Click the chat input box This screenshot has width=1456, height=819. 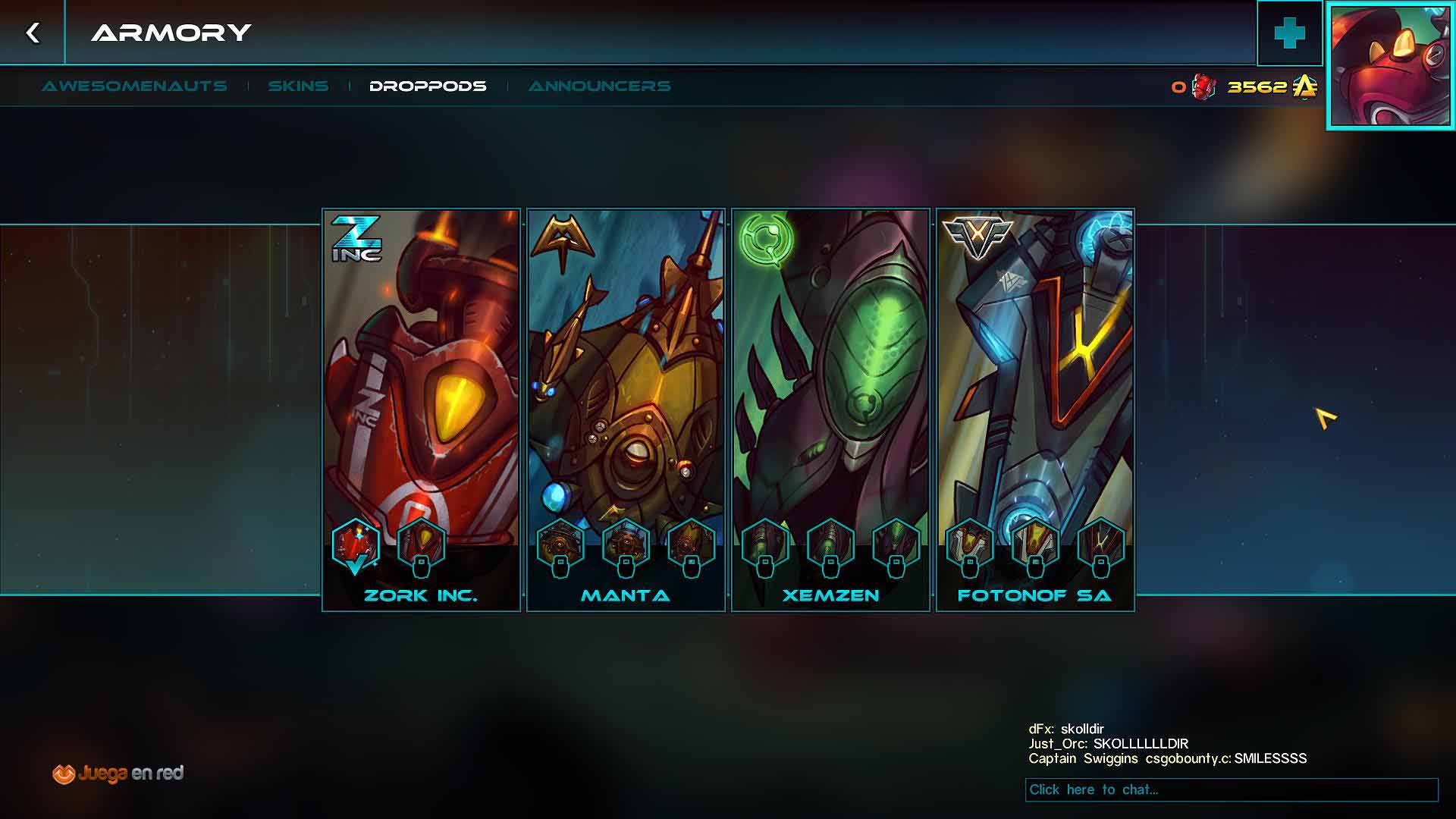1231,789
